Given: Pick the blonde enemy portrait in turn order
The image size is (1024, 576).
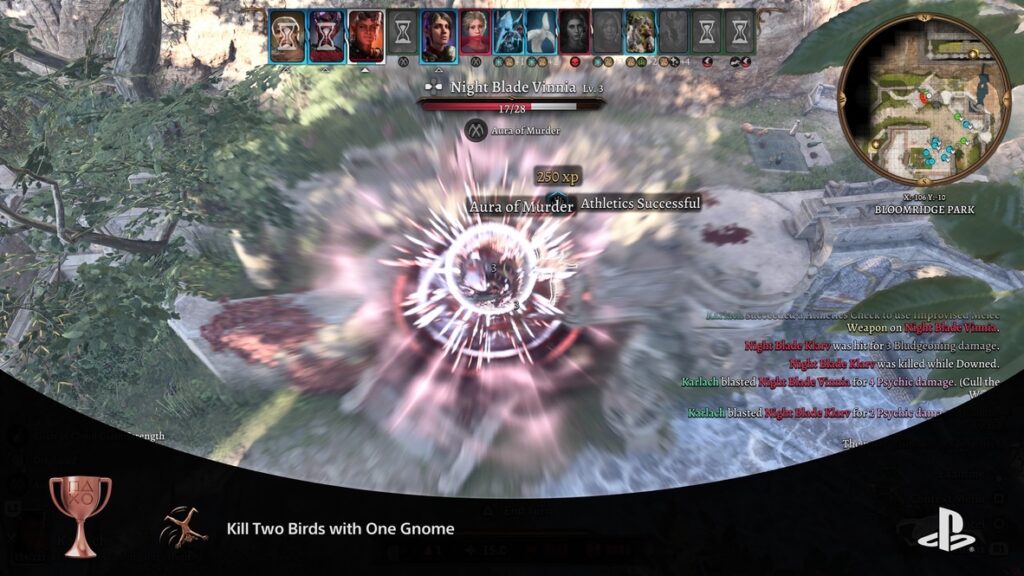Looking at the screenshot, I should (x=475, y=37).
